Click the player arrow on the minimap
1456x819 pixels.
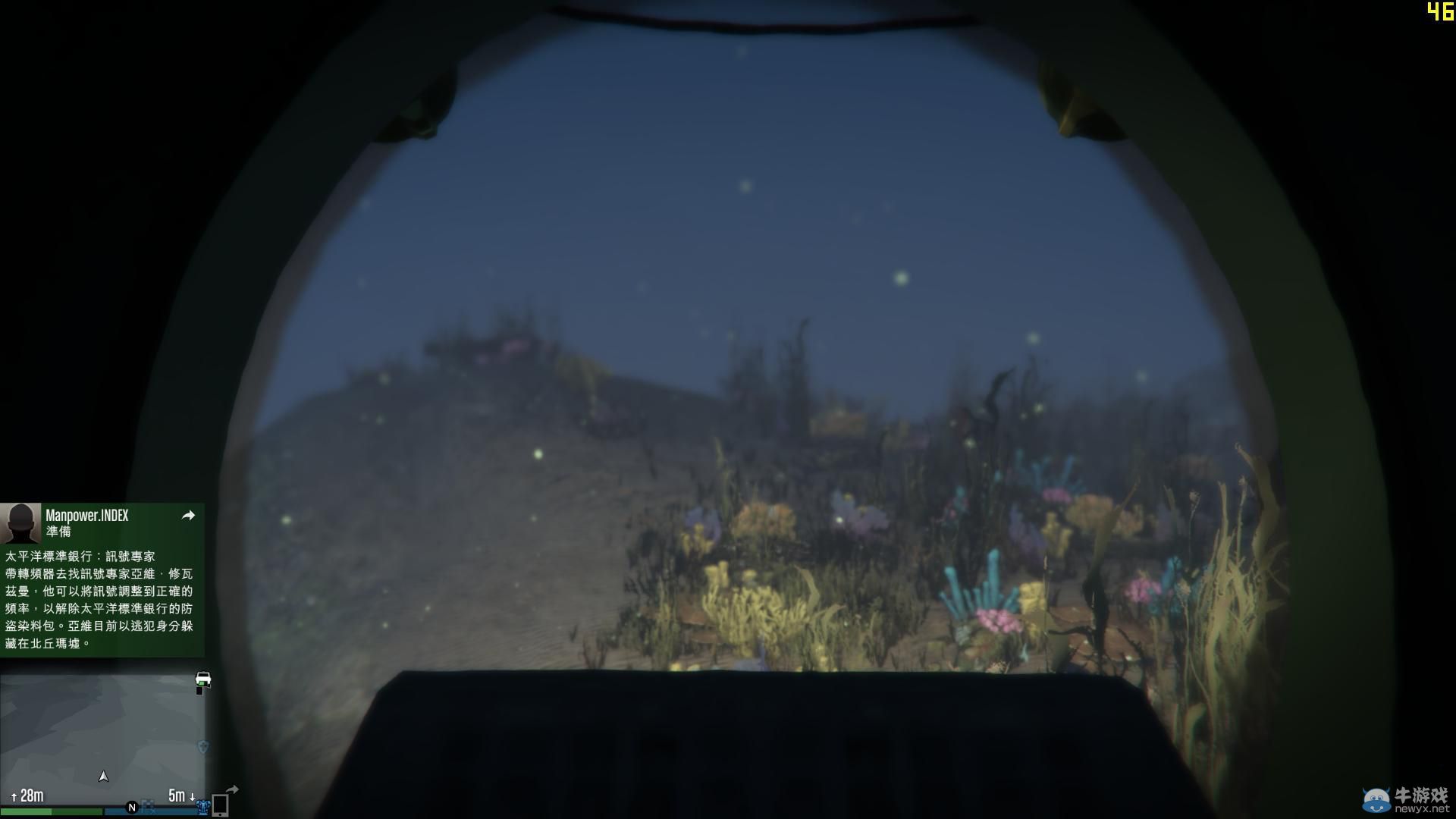103,775
